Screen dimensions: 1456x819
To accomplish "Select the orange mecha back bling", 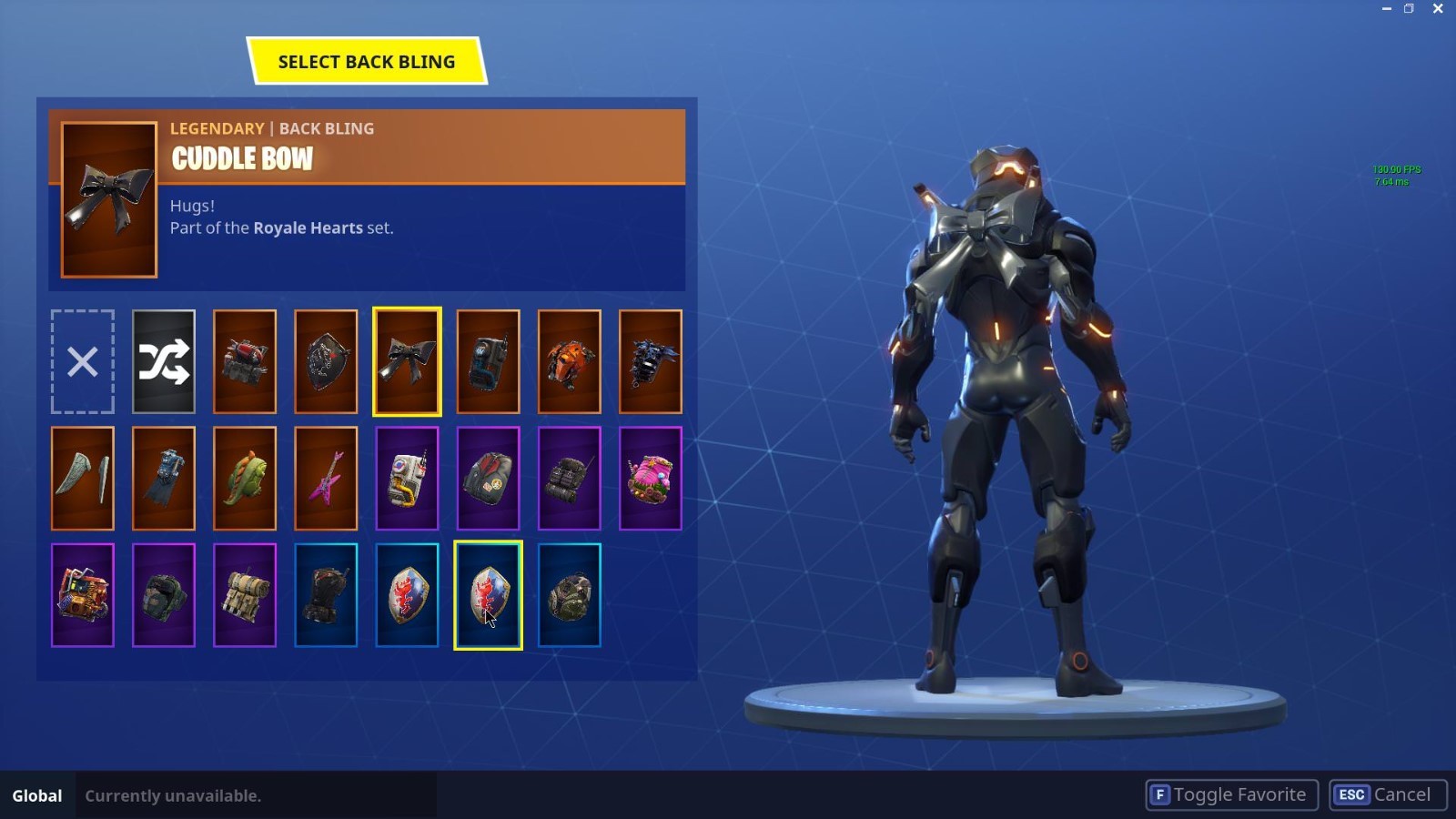I will pyautogui.click(x=570, y=361).
